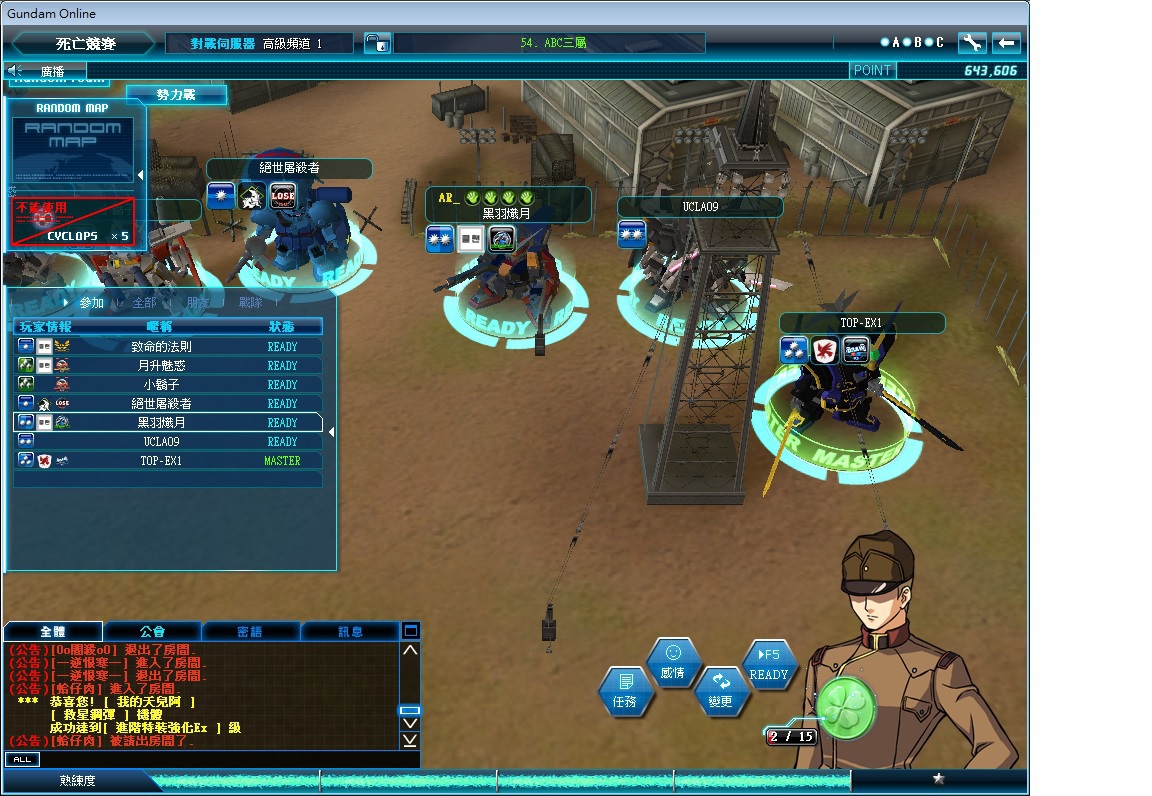Toggle the room lock icon
This screenshot has height=796, width=1152.
pos(376,43)
